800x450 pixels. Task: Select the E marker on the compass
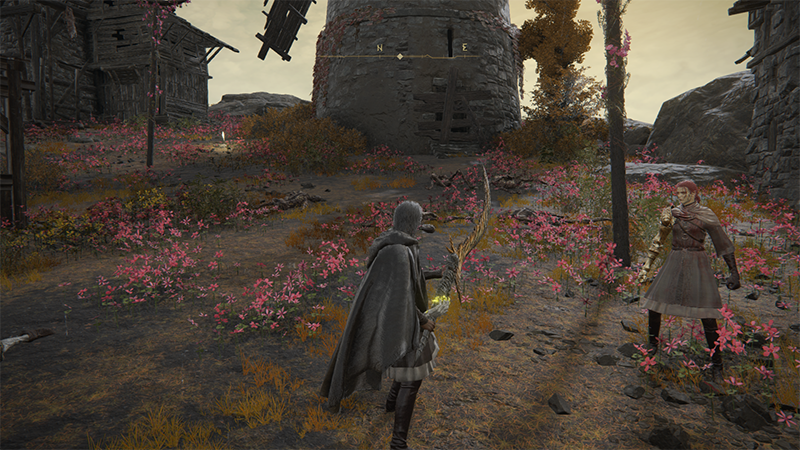coord(464,47)
